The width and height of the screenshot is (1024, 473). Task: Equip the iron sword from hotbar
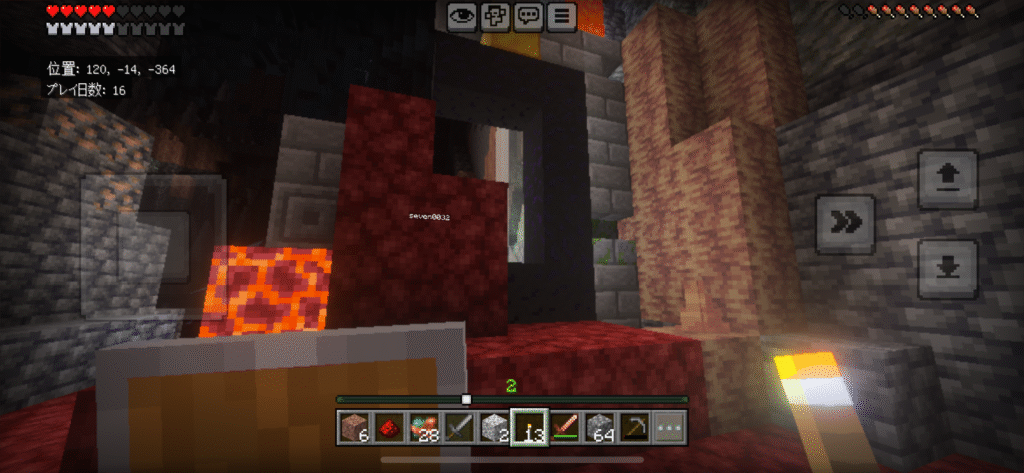tap(460, 427)
